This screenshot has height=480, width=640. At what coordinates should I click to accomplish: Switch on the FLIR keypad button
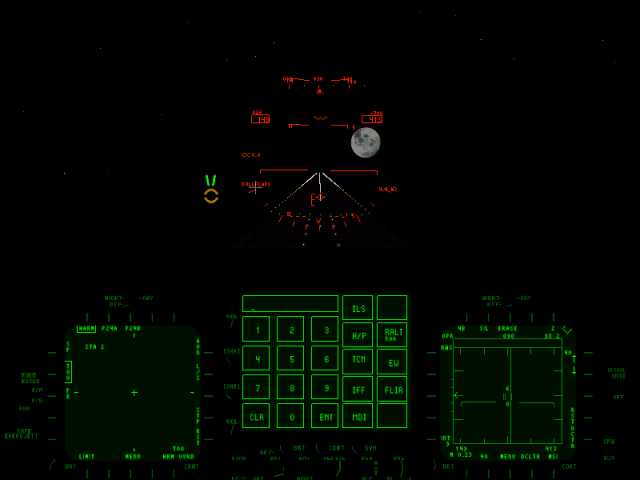pos(392,388)
